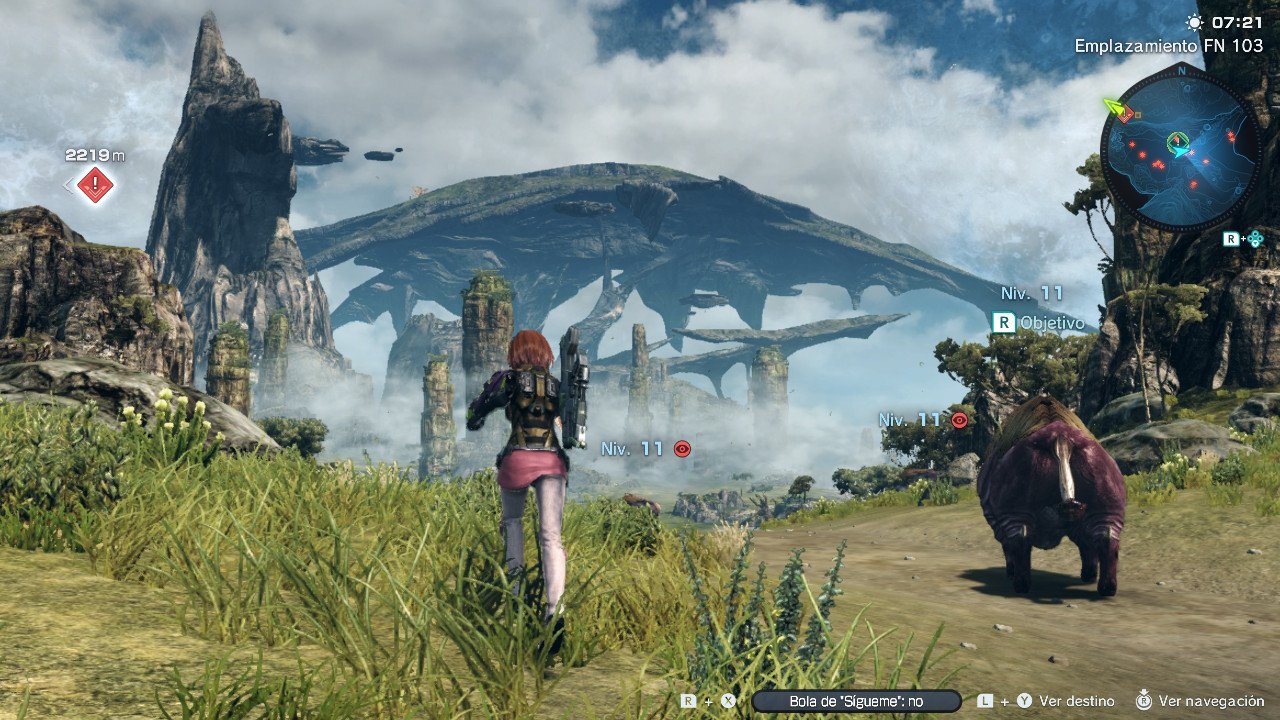The width and height of the screenshot is (1280, 720).
Task: Toggle the R+X follow-ball option pill
Action: [x=855, y=700]
